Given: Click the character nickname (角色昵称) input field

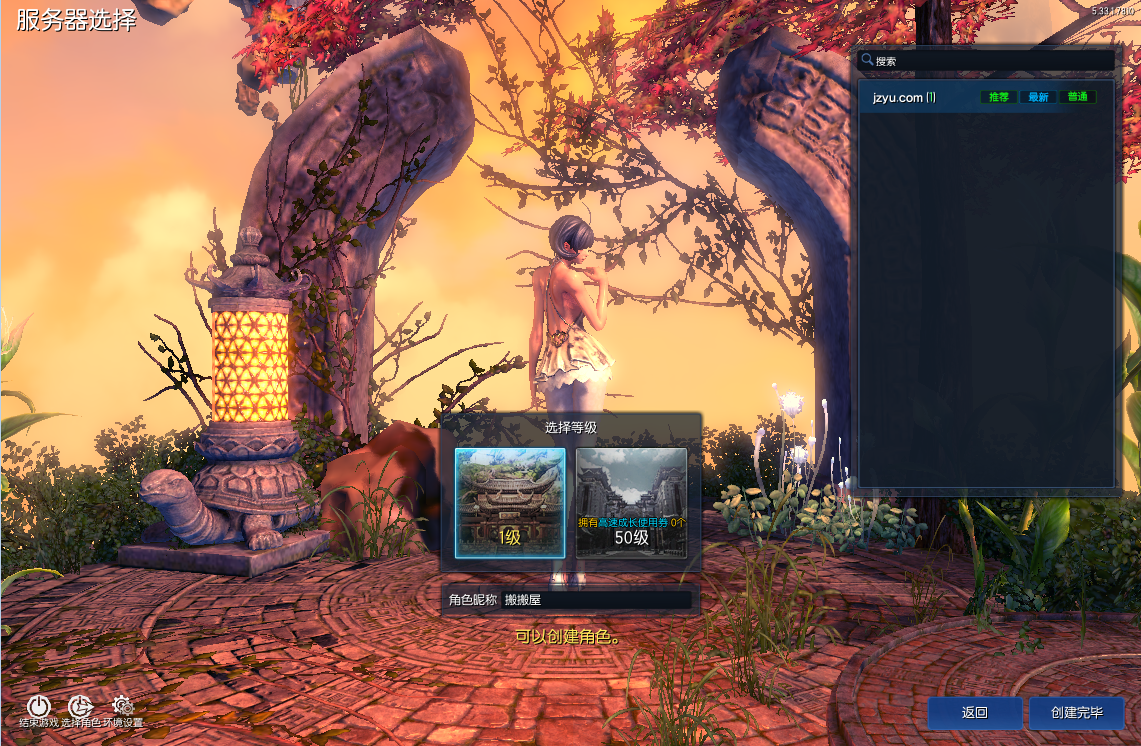Looking at the screenshot, I should (596, 600).
